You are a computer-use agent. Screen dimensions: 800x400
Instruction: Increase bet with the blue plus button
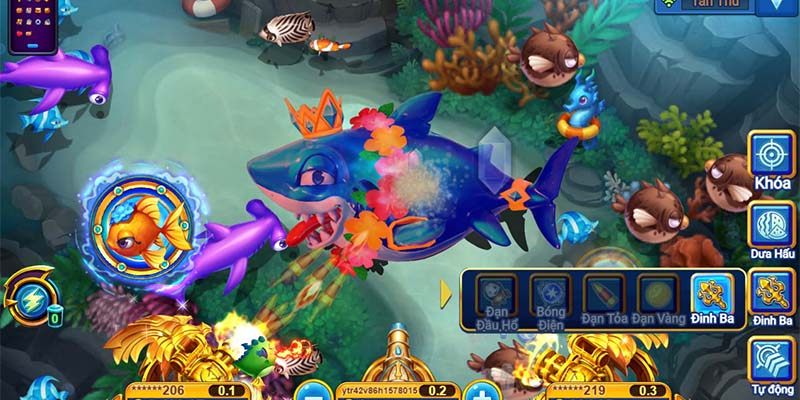click(x=482, y=391)
